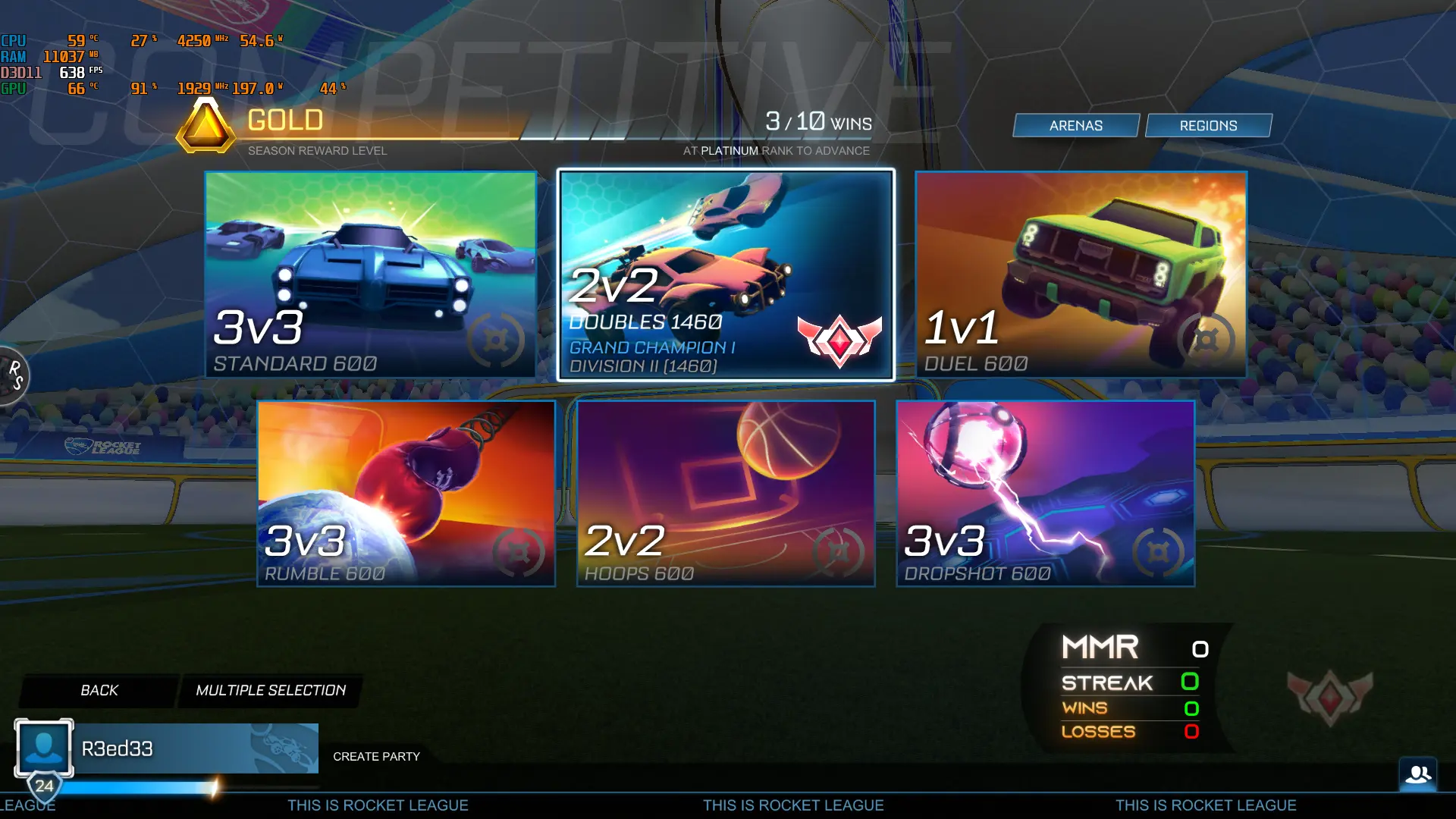Select the 3v3 Dropshot playlist
Image resolution: width=1456 pixels, height=819 pixels.
pos(1044,493)
